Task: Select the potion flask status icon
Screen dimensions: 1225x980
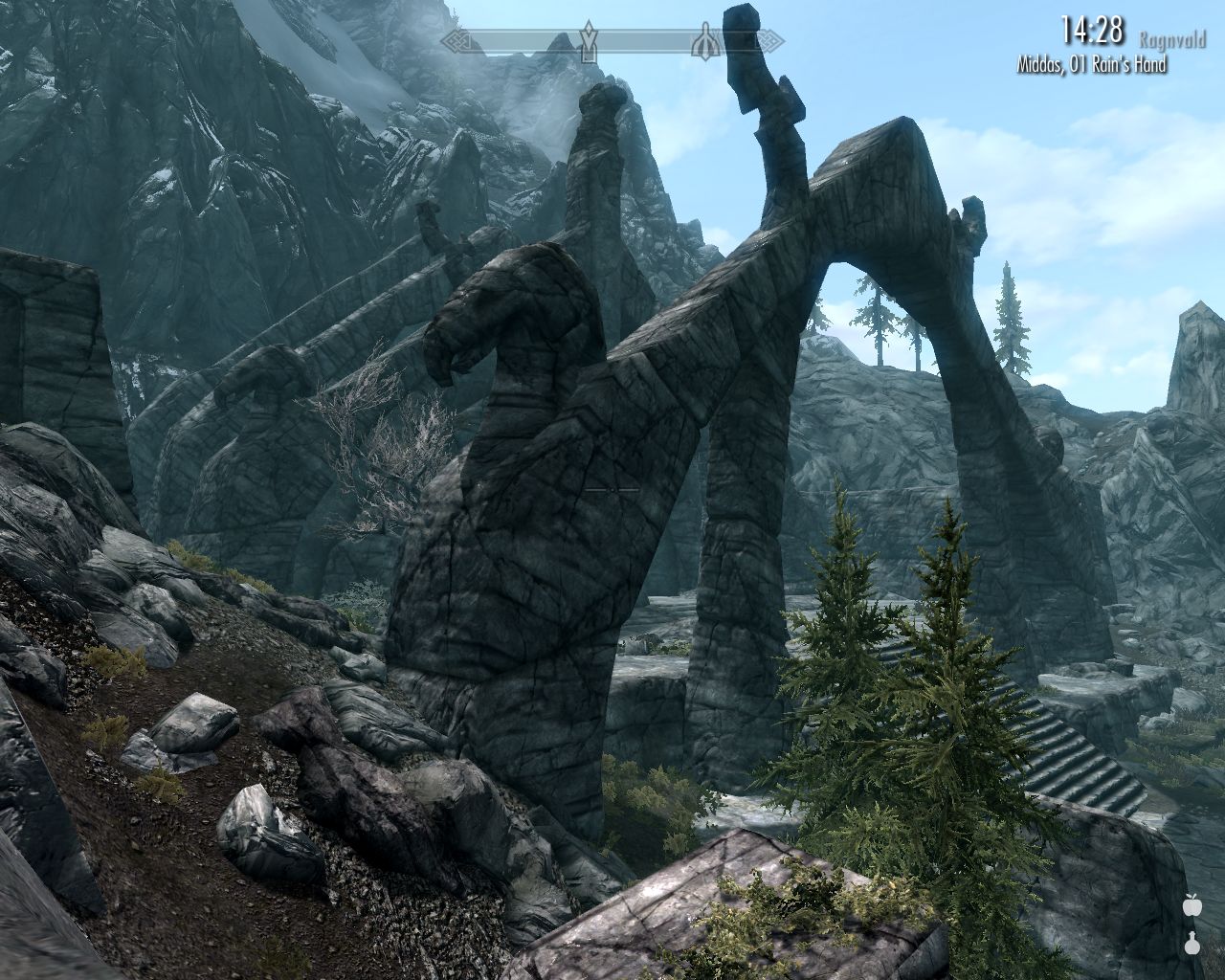Action: 1192,943
